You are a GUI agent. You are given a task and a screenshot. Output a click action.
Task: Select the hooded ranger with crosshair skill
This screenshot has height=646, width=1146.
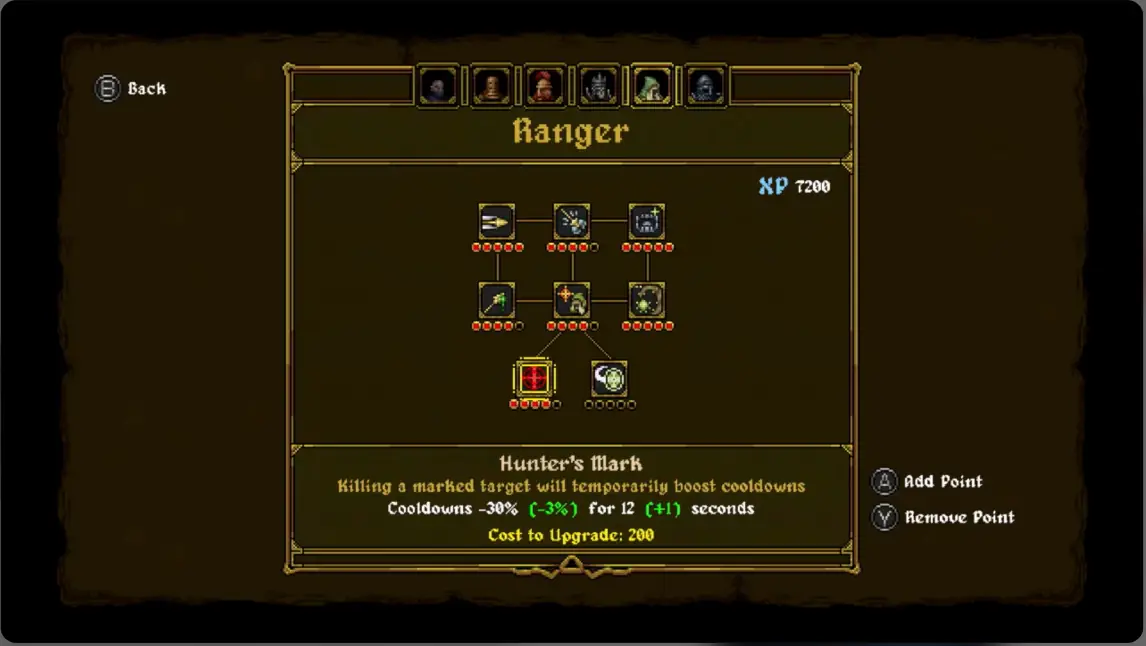pyautogui.click(x=572, y=299)
